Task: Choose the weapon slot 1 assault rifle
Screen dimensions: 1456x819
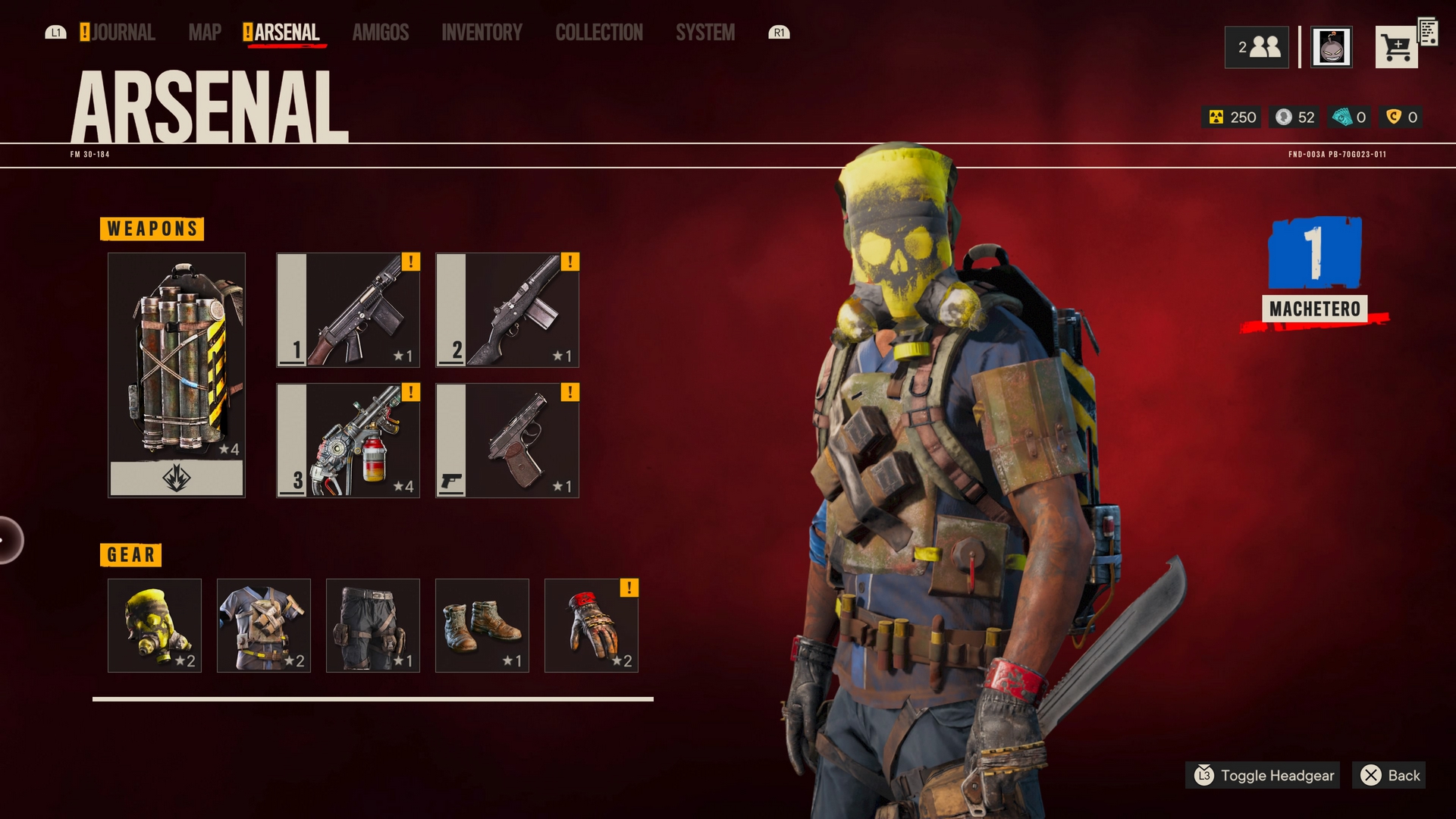Action: (348, 310)
